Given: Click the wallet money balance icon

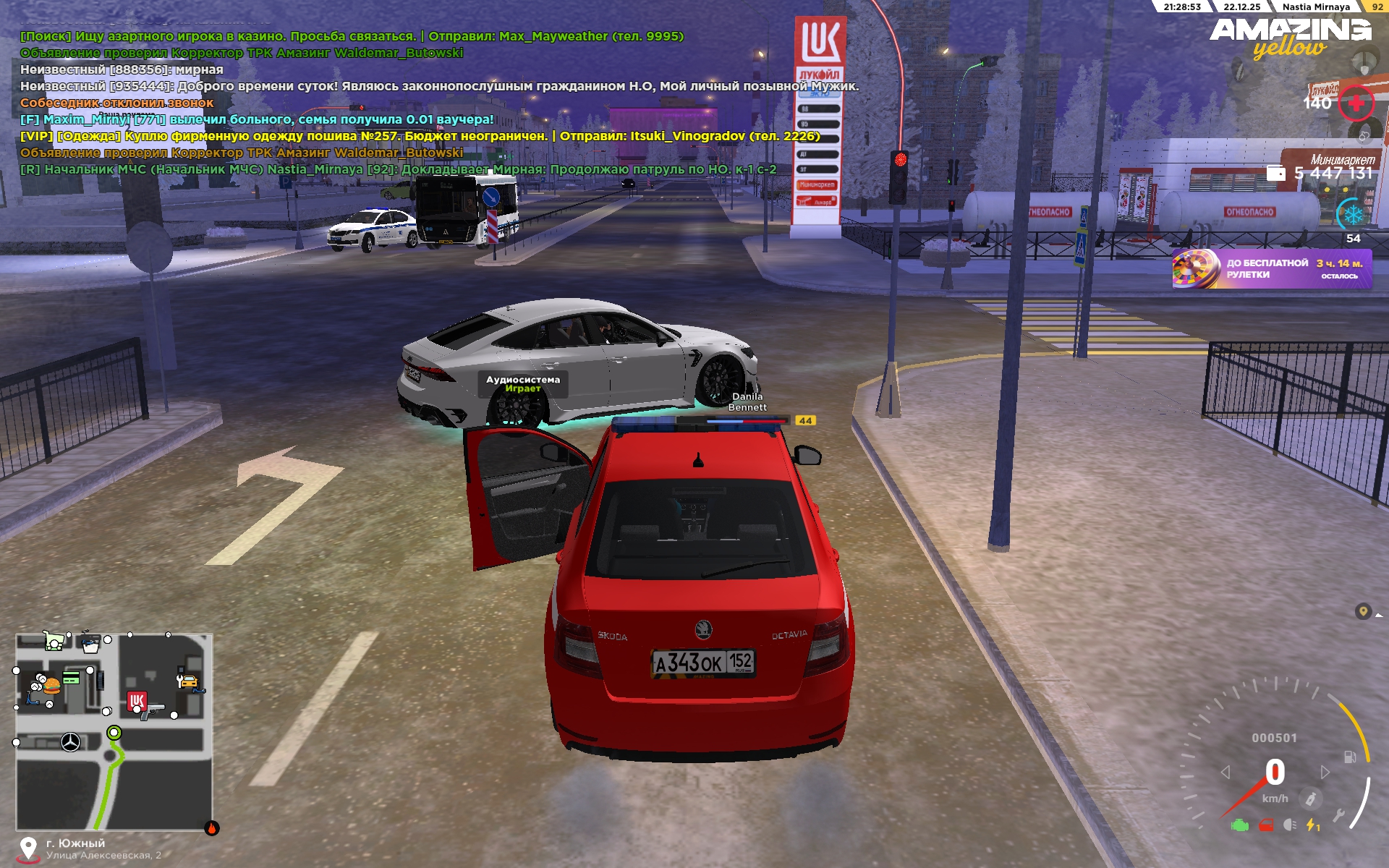Looking at the screenshot, I should click(1276, 173).
